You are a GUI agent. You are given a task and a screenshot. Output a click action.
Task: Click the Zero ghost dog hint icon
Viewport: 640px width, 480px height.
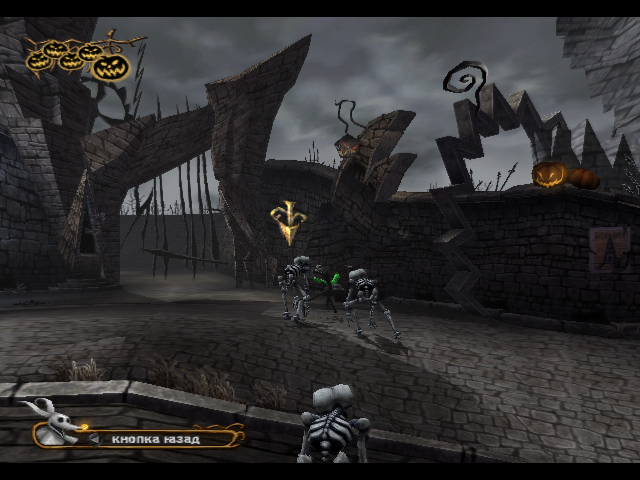[50, 412]
